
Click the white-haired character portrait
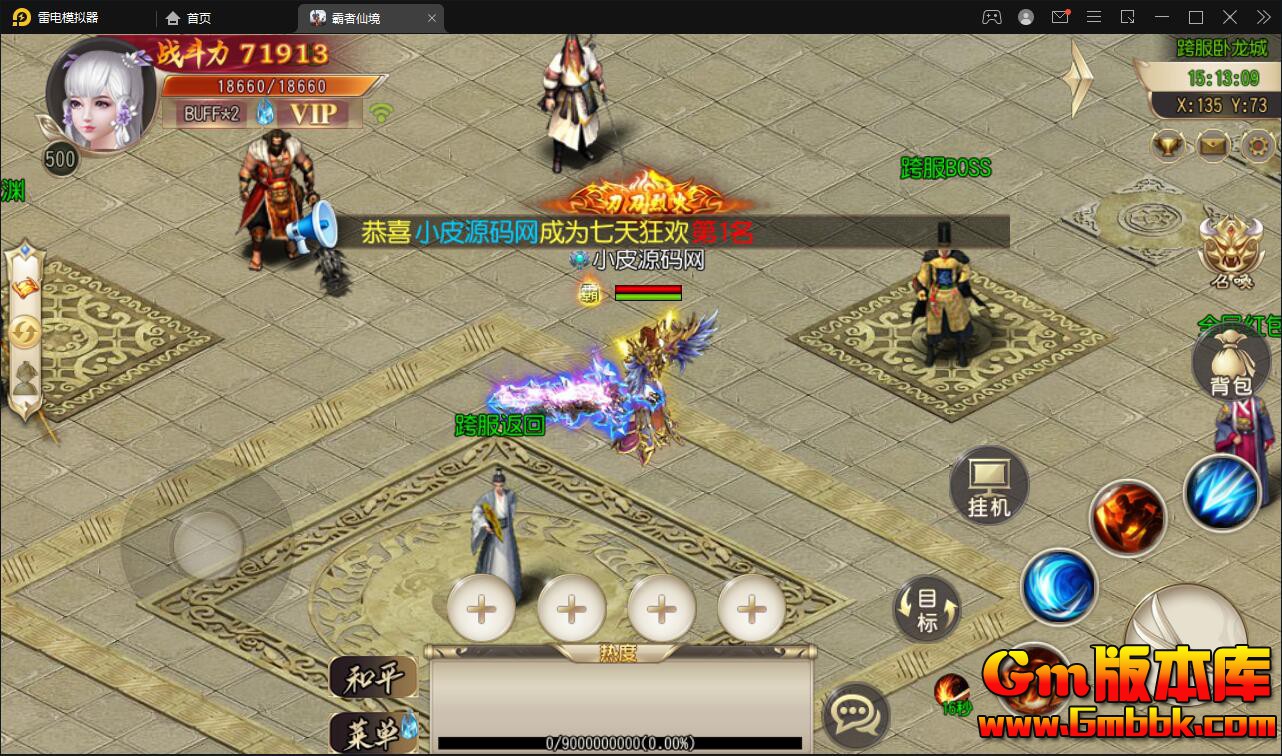101,98
